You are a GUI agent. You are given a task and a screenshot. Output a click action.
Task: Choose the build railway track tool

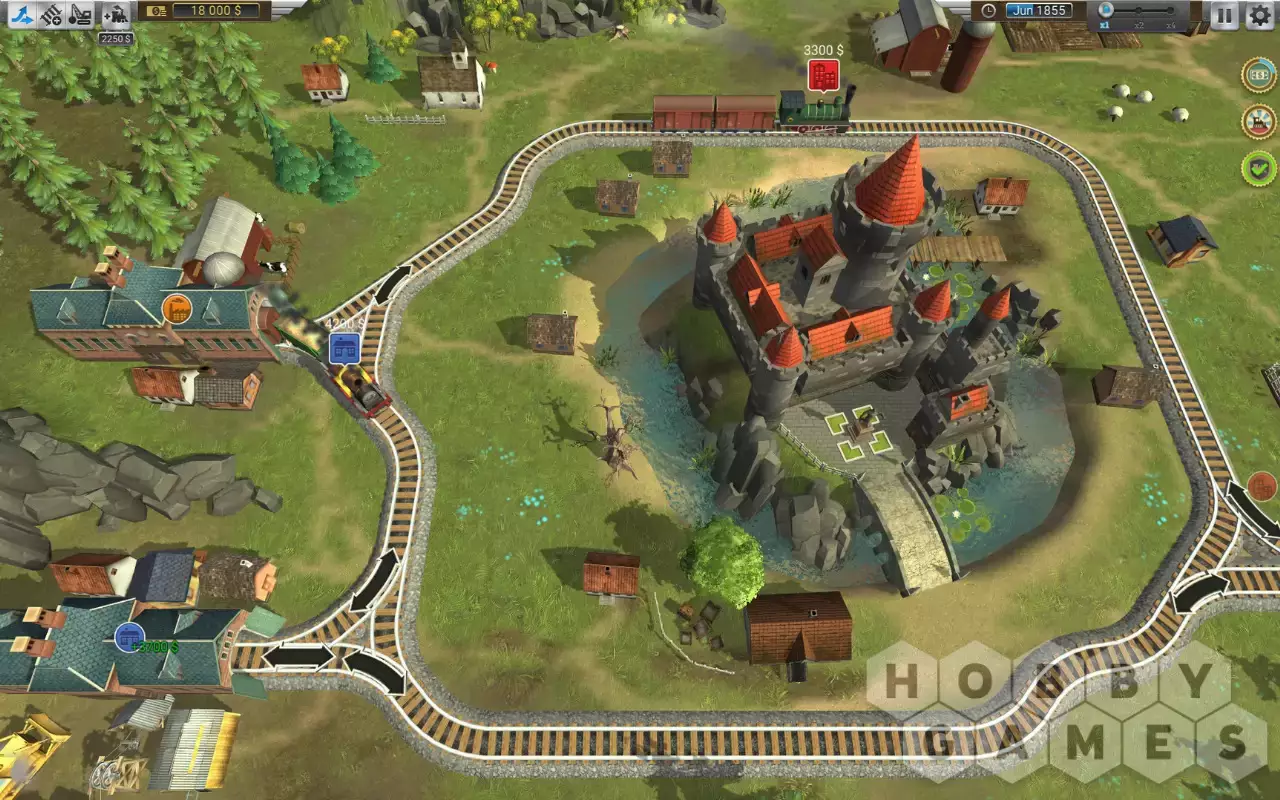[x=52, y=14]
